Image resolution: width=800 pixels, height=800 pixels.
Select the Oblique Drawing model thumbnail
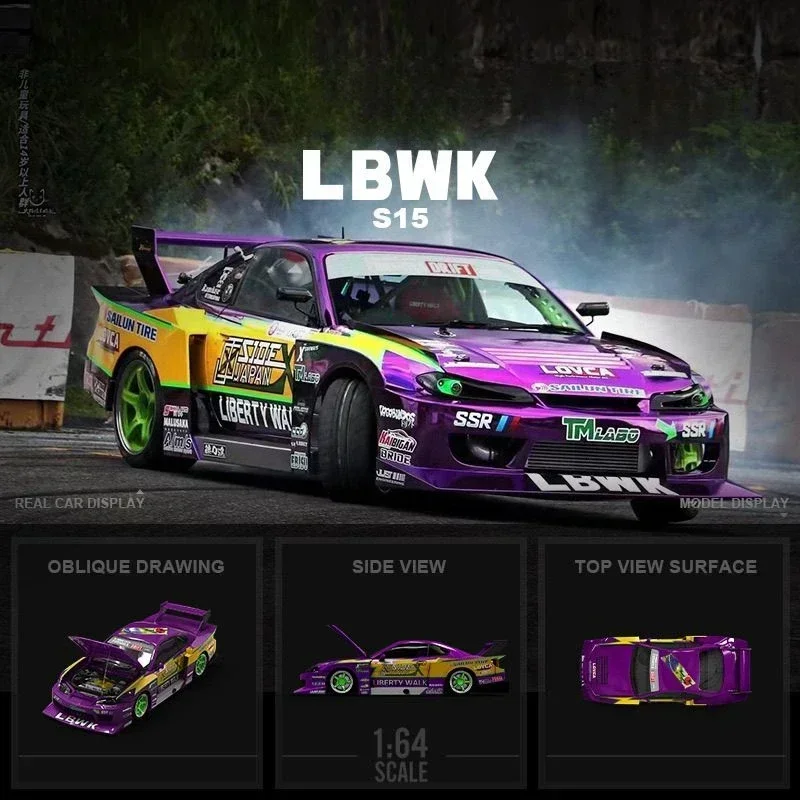tap(137, 665)
